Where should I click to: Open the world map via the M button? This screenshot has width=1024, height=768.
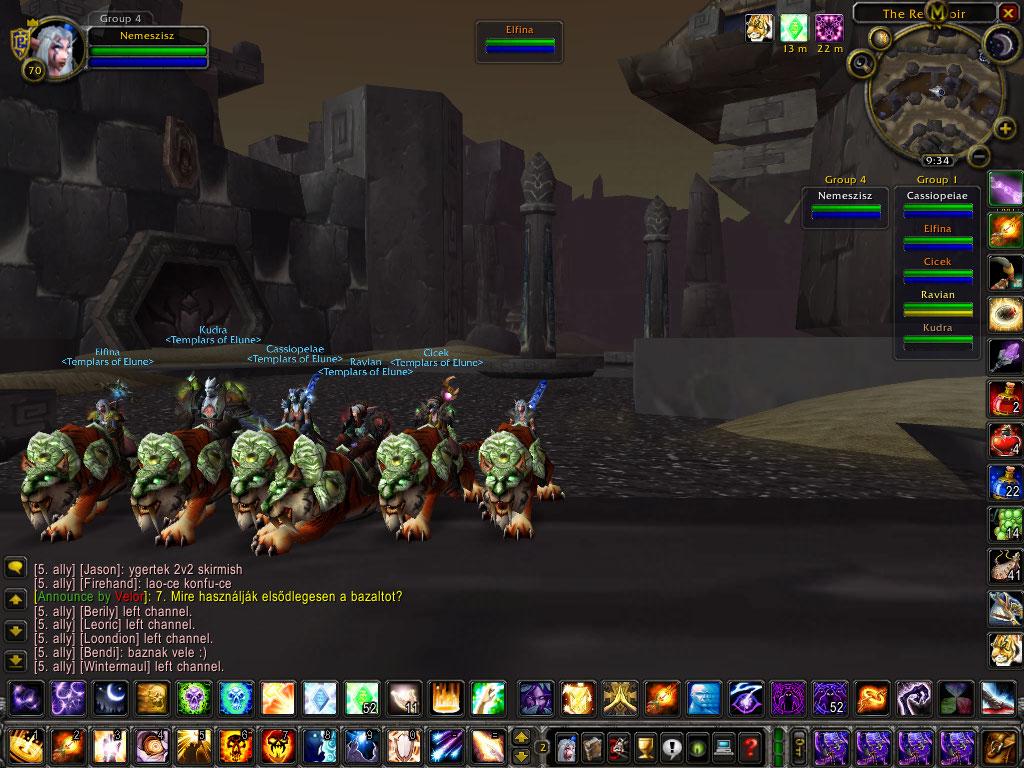pyautogui.click(x=937, y=12)
